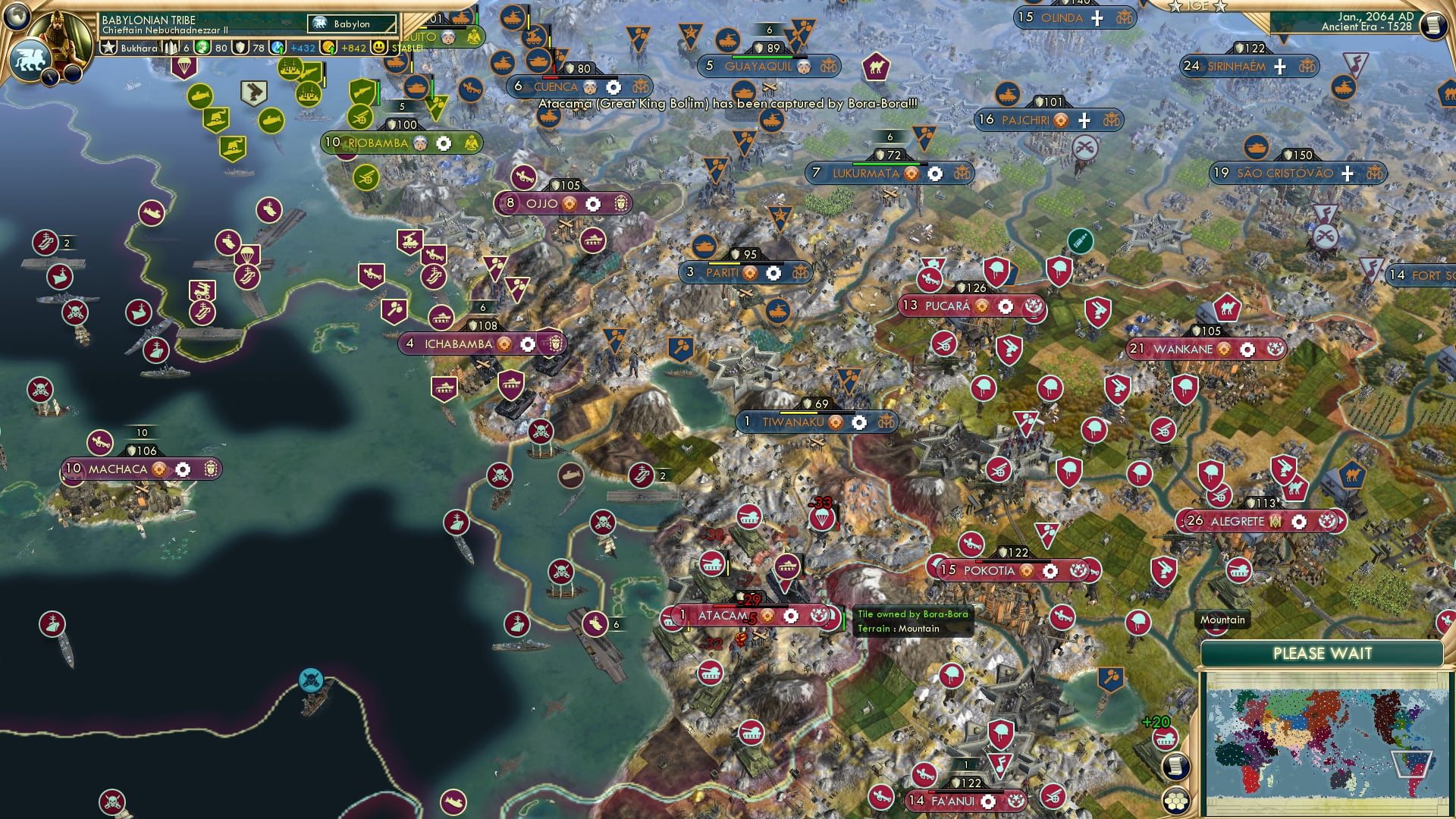Open the Babylon civilization selector box
Image resolution: width=1456 pixels, height=819 pixels.
click(x=353, y=24)
